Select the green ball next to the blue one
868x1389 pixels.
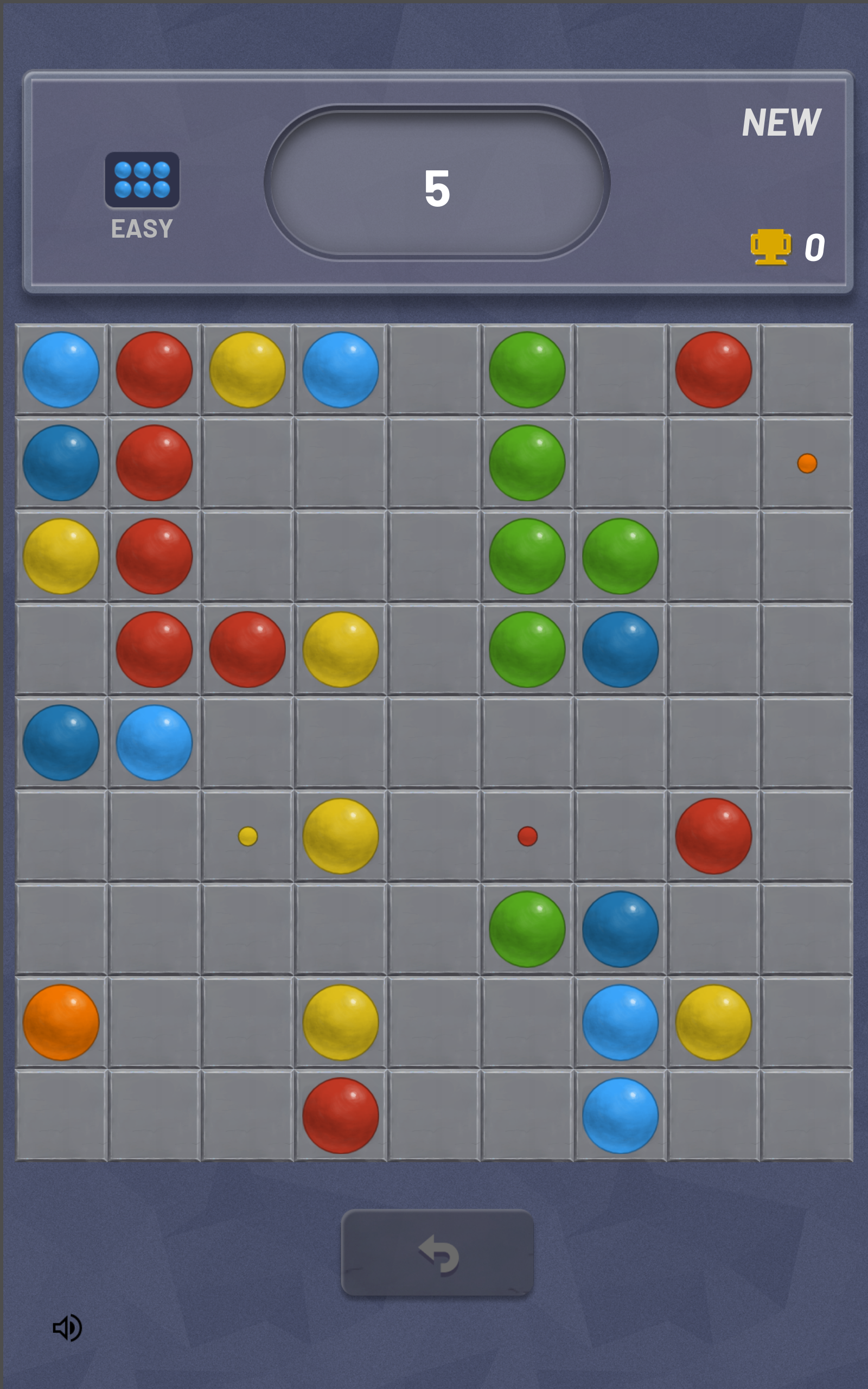click(525, 930)
